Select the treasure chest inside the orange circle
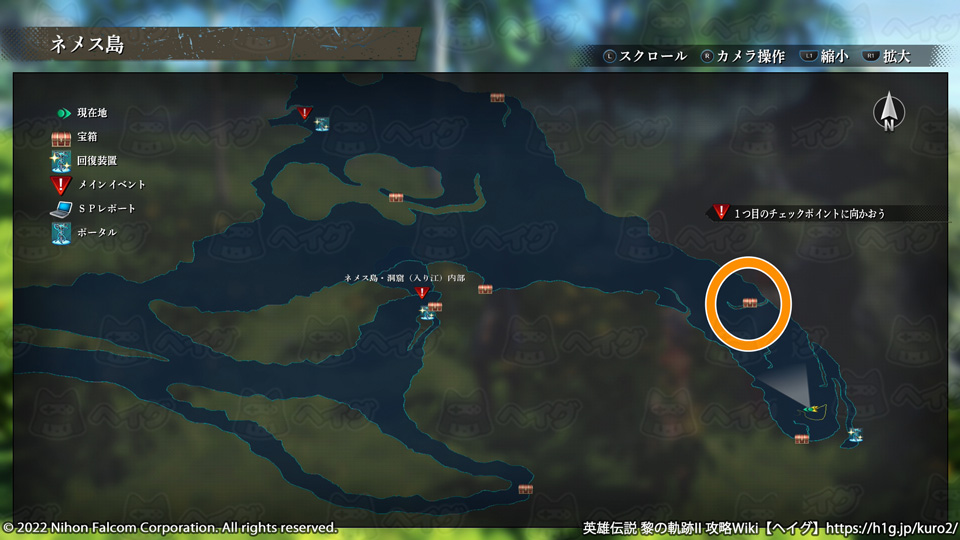 click(750, 302)
